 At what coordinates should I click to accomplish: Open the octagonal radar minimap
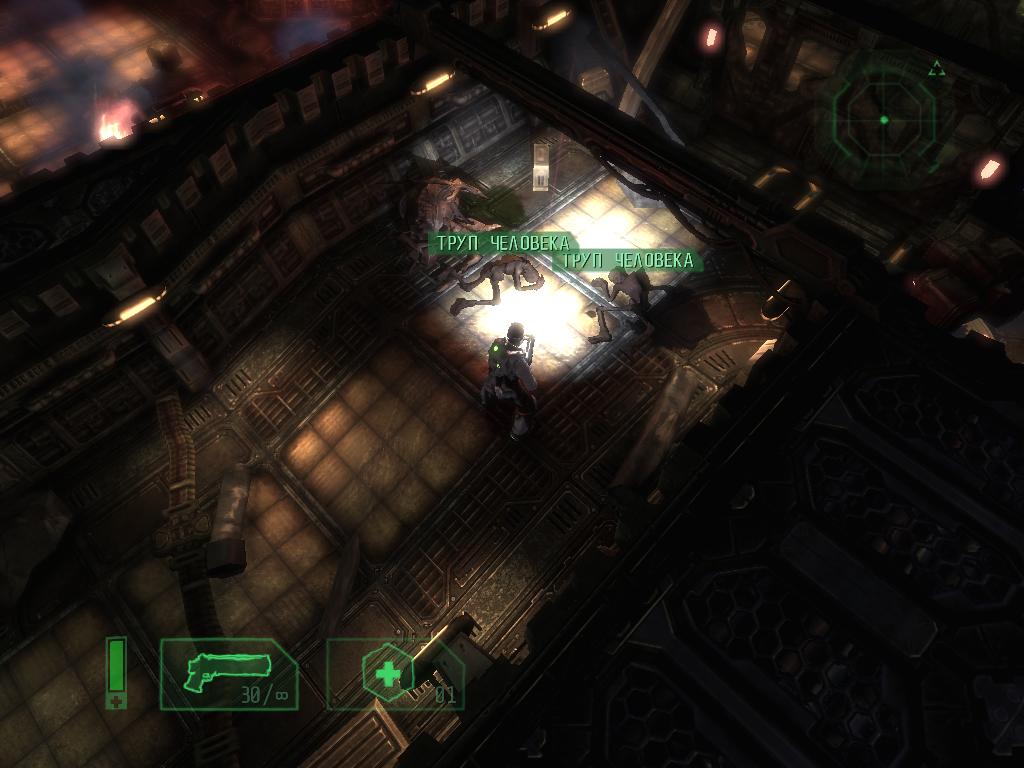(x=884, y=119)
